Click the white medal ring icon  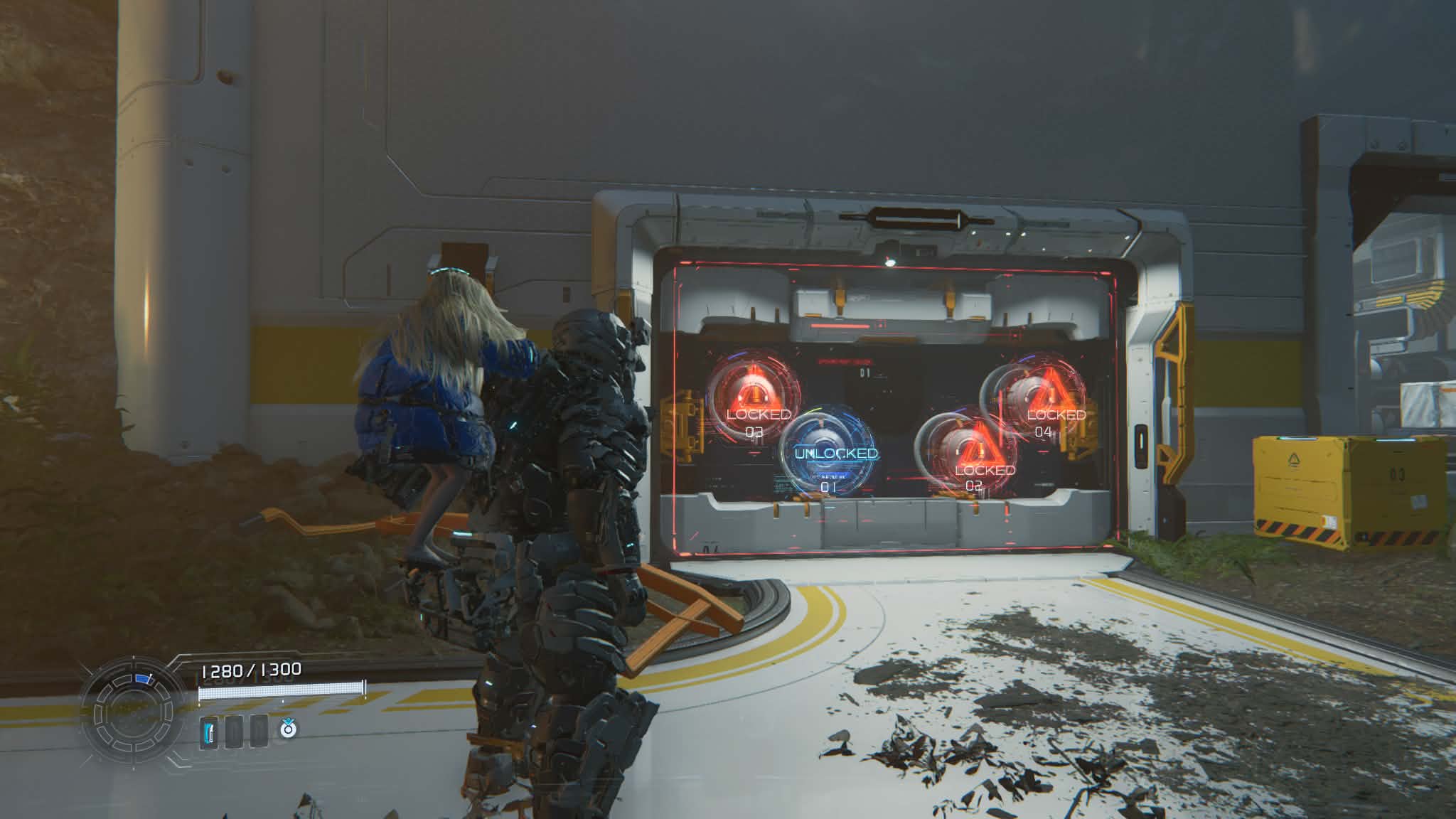[x=287, y=729]
